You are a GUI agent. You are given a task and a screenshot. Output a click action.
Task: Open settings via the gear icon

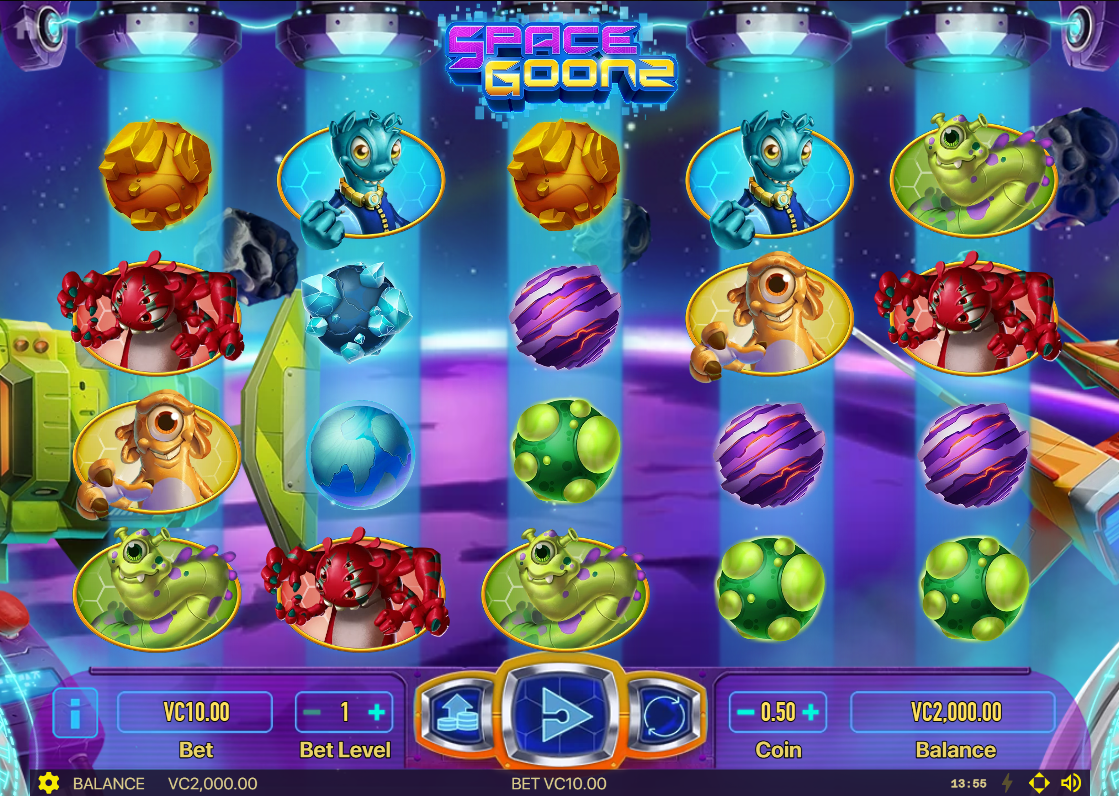48,783
